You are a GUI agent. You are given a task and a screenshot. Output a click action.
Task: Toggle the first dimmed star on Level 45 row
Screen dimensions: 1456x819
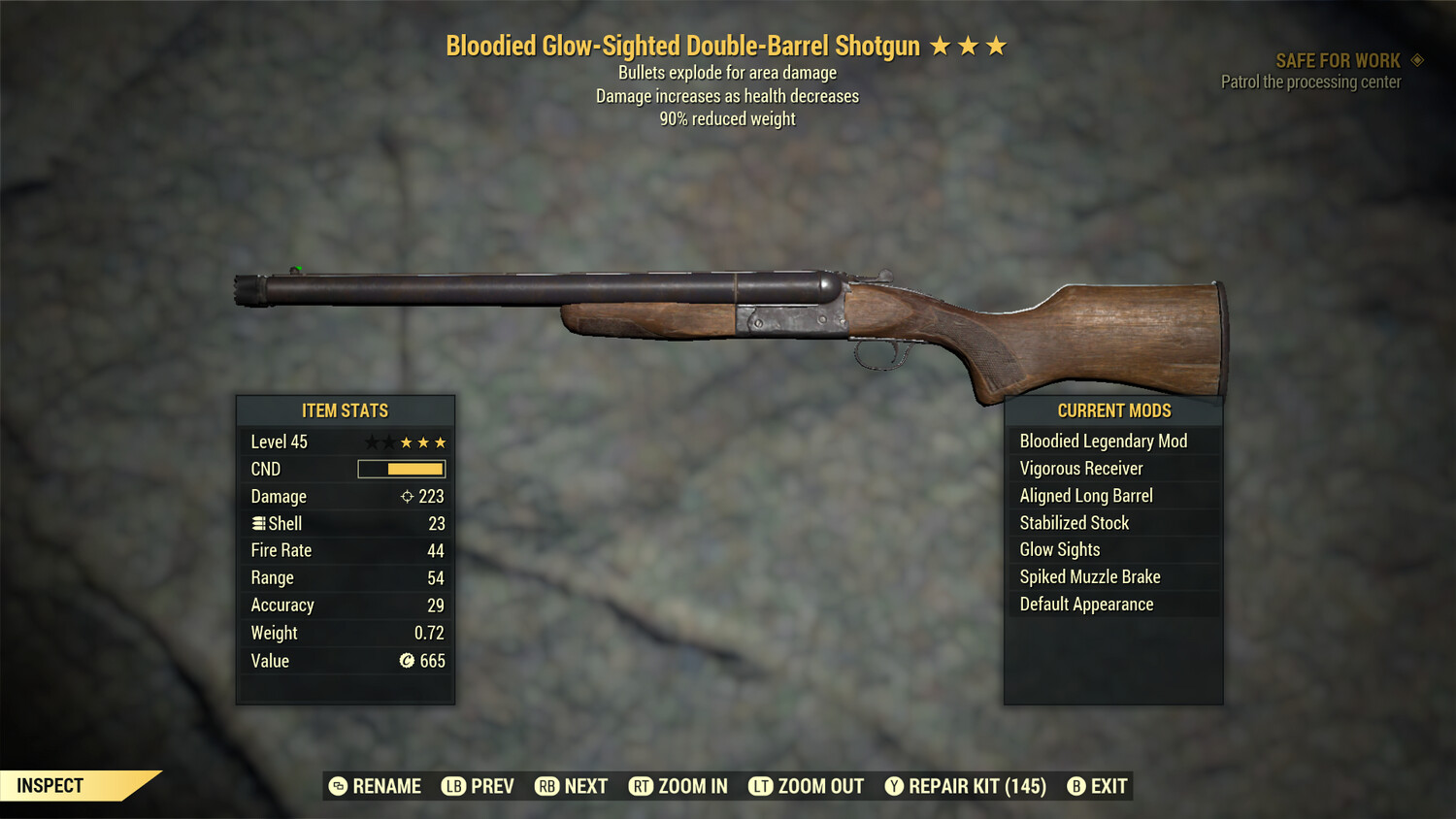point(370,442)
